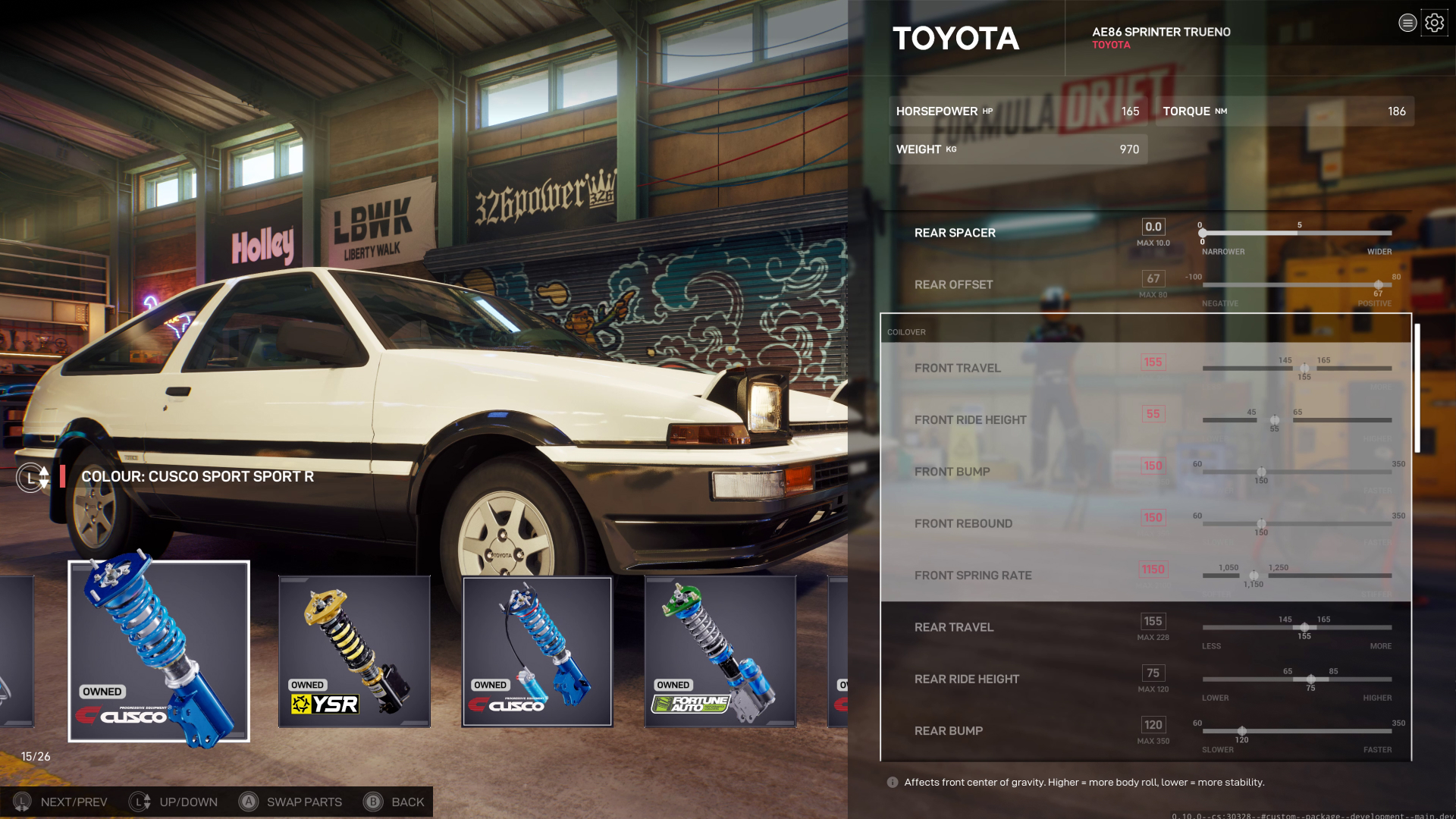Click the Swap Parts option
Screen dimensions: 1456x819
click(290, 802)
